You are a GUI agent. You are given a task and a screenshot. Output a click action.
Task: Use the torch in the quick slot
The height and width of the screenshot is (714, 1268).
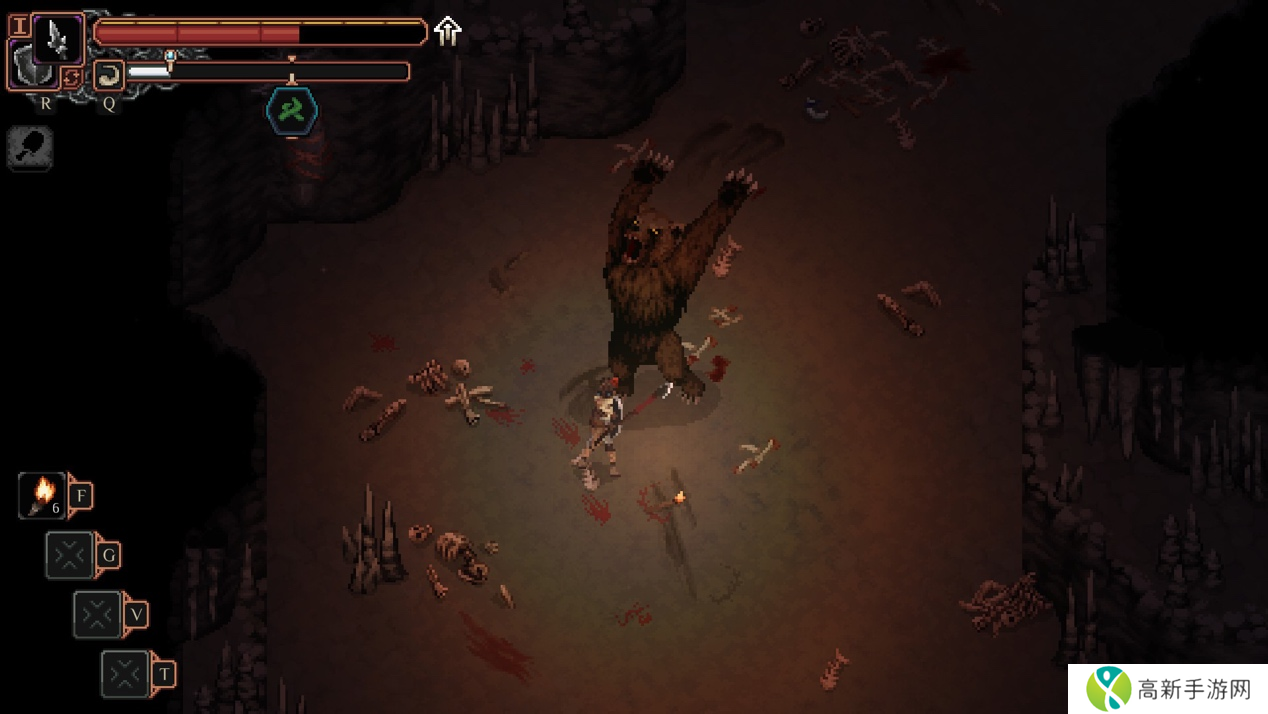point(43,495)
